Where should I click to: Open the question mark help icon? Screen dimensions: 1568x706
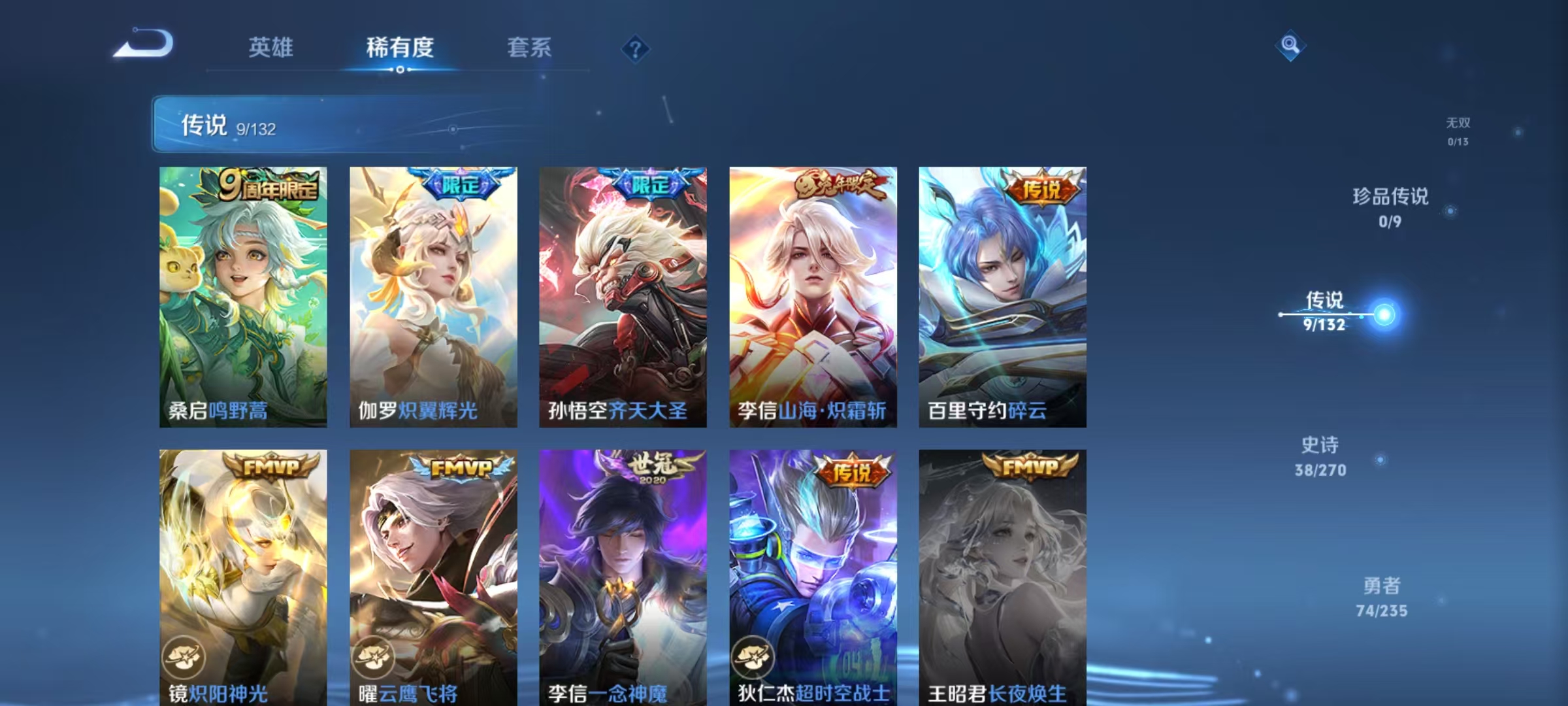click(634, 49)
